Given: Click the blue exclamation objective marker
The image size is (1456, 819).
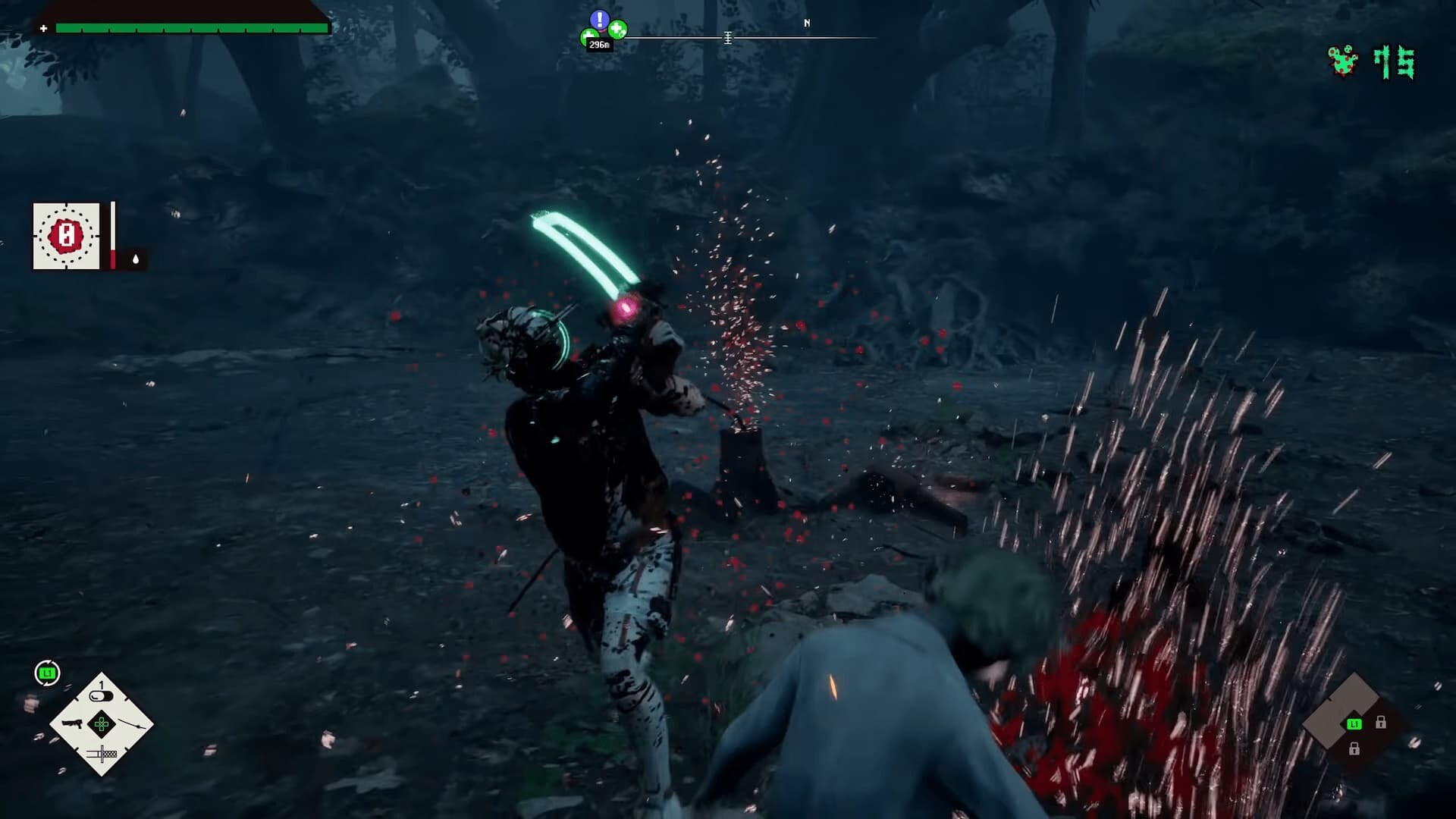Looking at the screenshot, I should 599,20.
